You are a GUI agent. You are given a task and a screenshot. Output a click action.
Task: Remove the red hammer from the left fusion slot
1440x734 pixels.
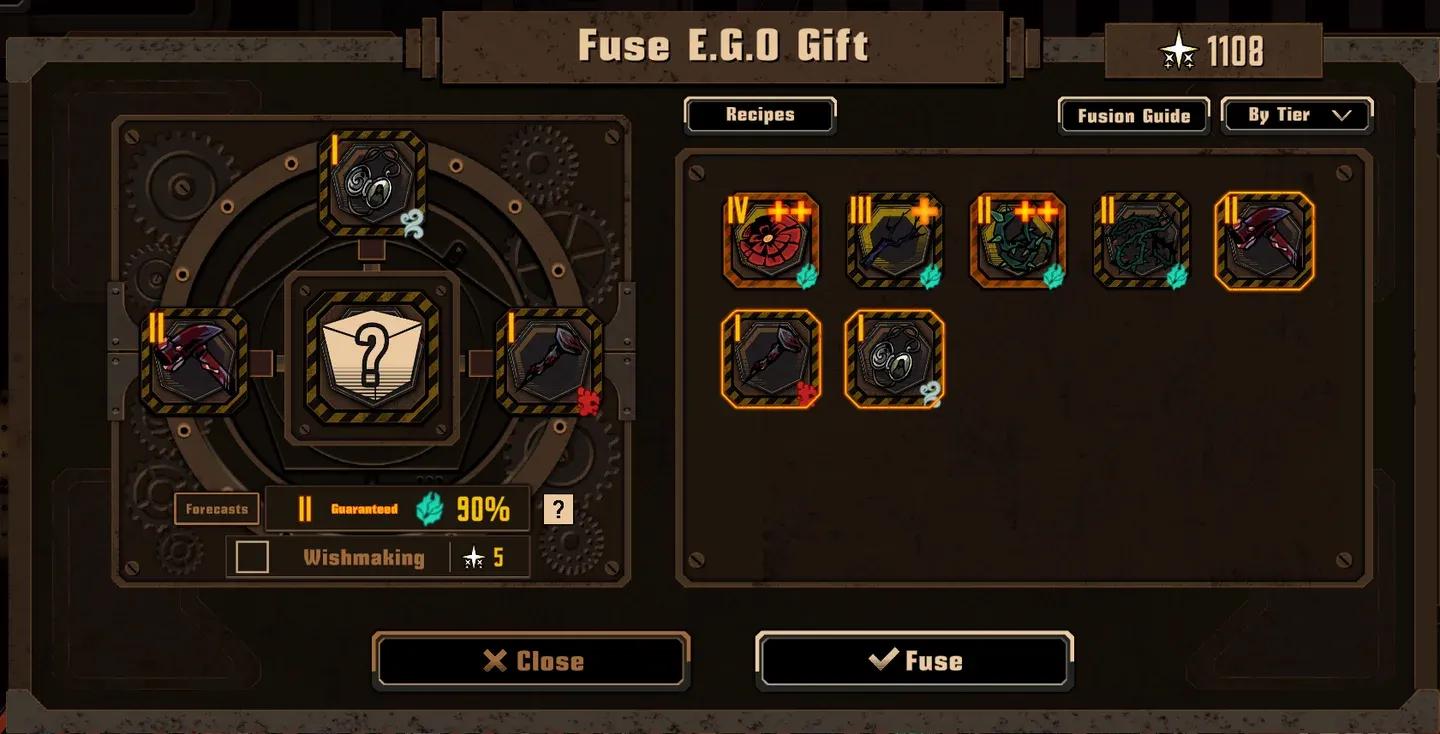pos(194,361)
